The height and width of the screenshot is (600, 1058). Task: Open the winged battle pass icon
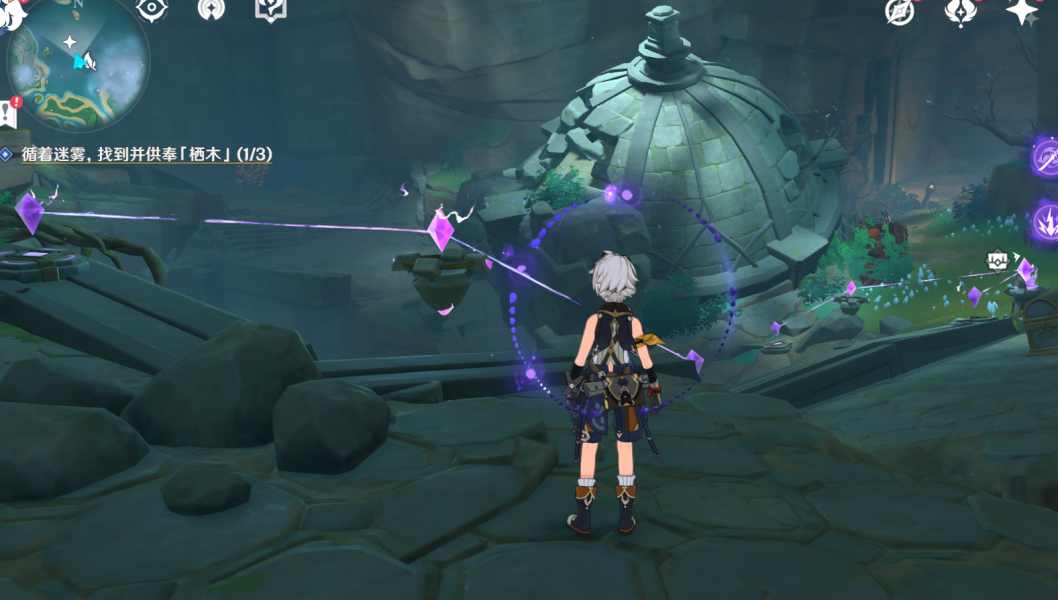pyautogui.click(x=959, y=12)
